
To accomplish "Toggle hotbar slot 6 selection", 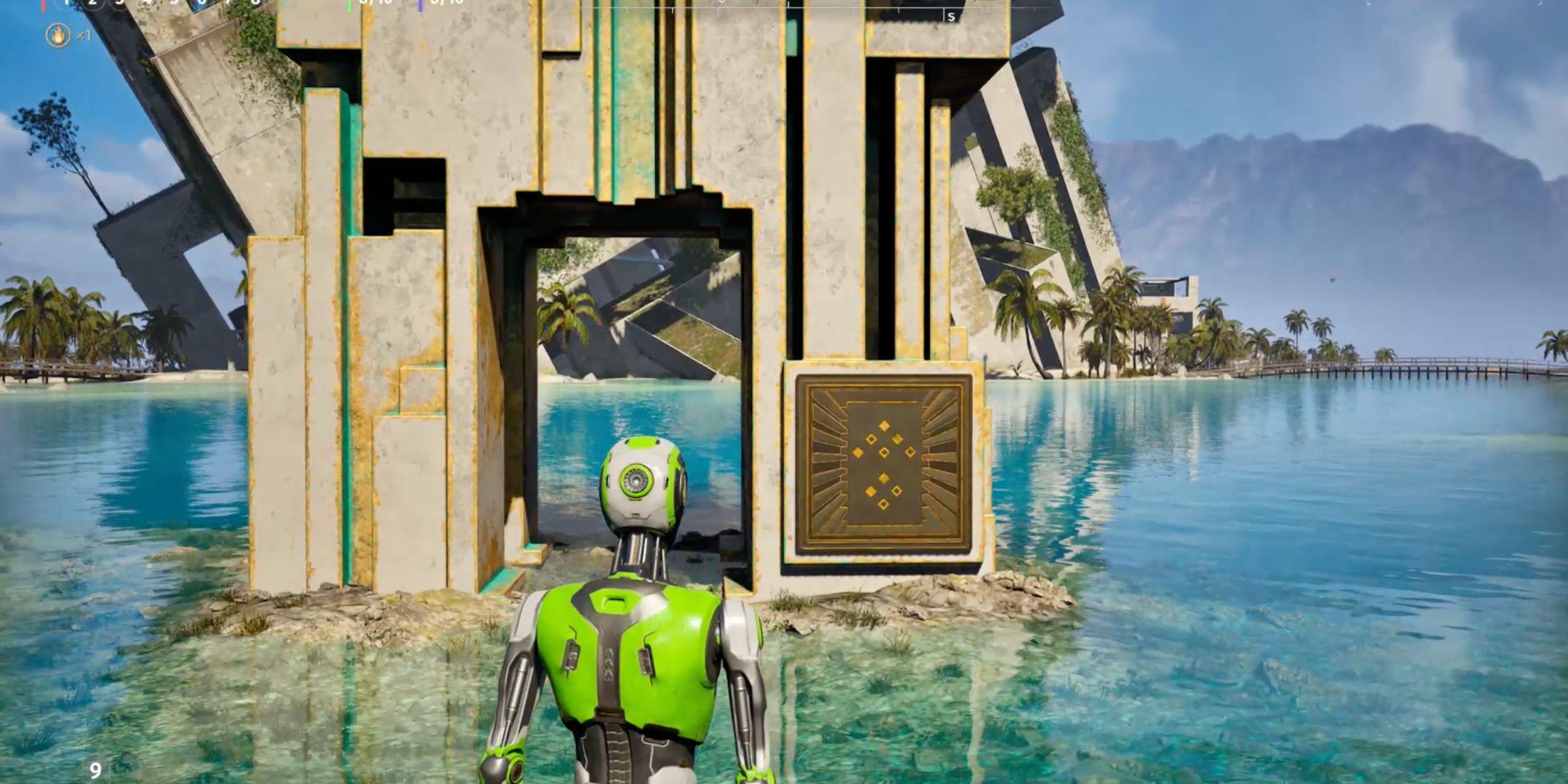I will coord(202,4).
